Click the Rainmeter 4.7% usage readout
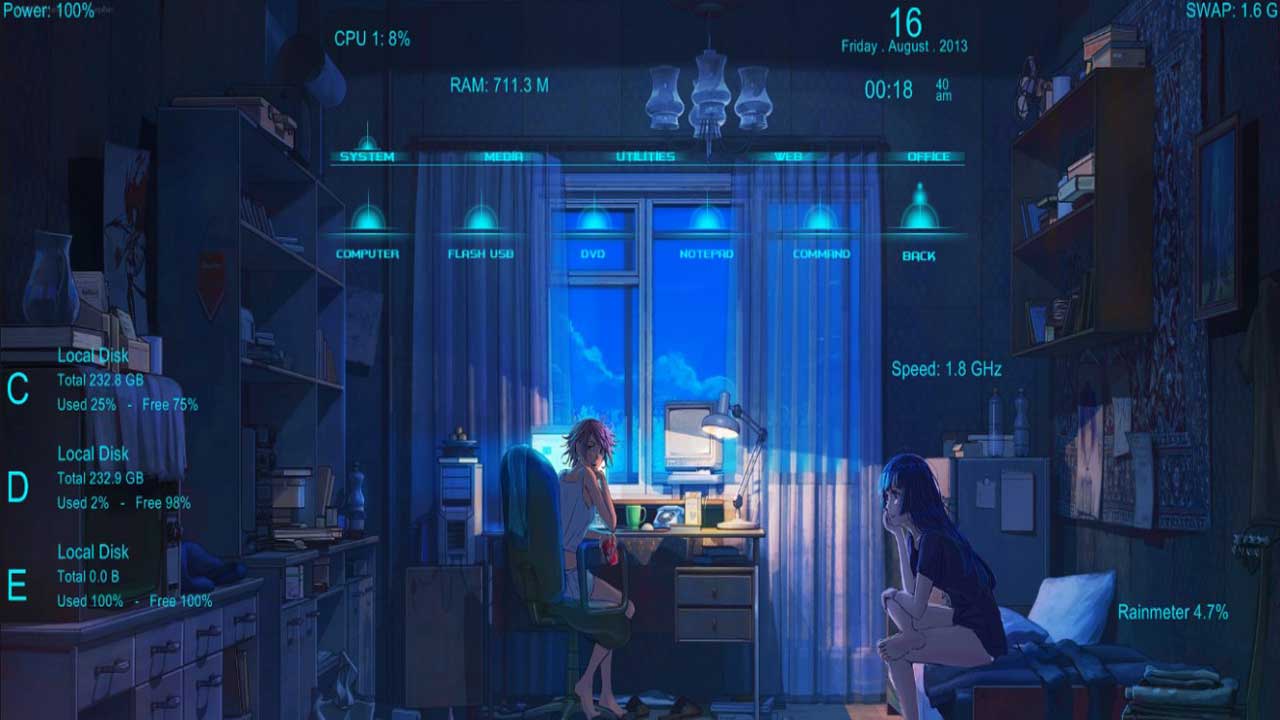 (x=1174, y=611)
